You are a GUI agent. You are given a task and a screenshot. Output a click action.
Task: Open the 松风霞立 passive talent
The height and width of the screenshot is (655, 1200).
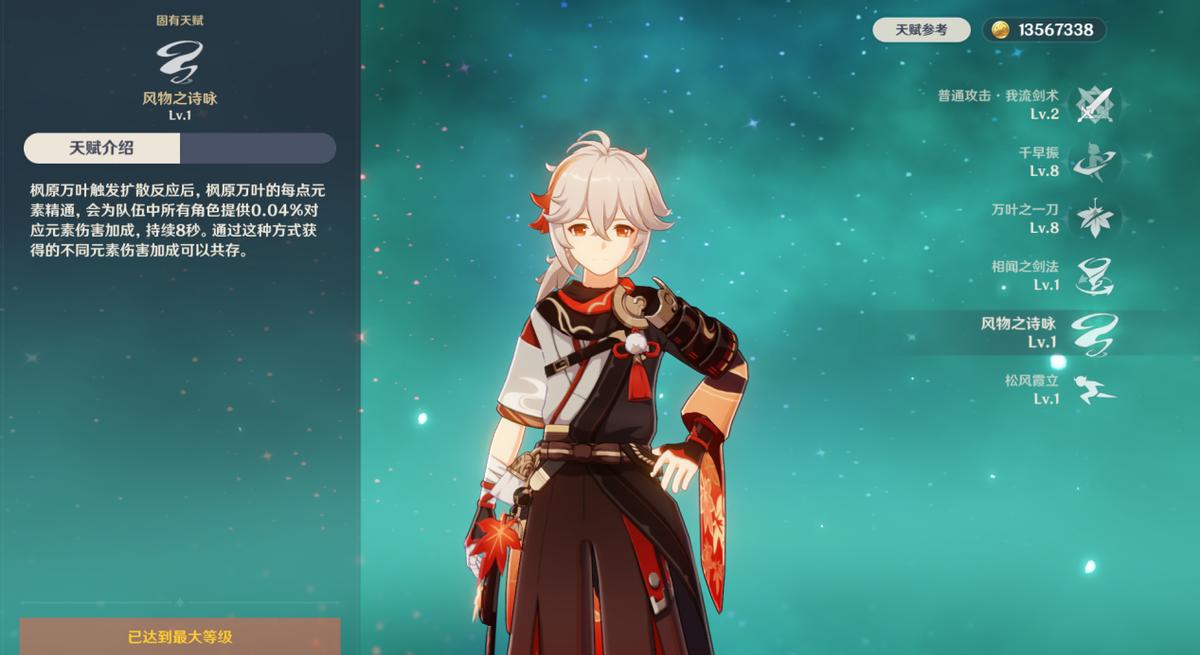[1094, 390]
